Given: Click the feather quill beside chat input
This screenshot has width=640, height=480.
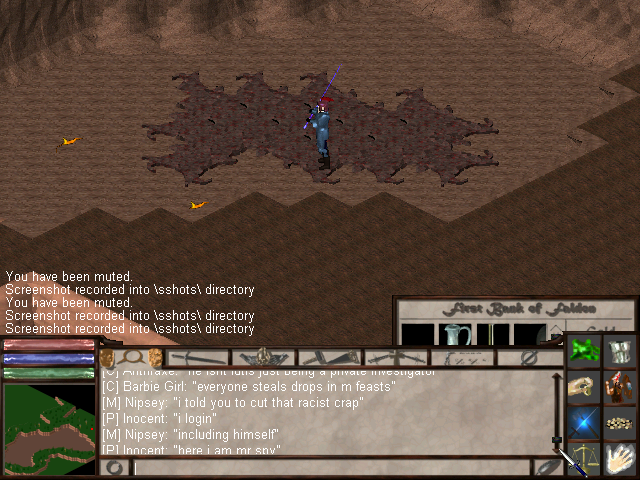Looking at the screenshot, I should pos(547,466).
